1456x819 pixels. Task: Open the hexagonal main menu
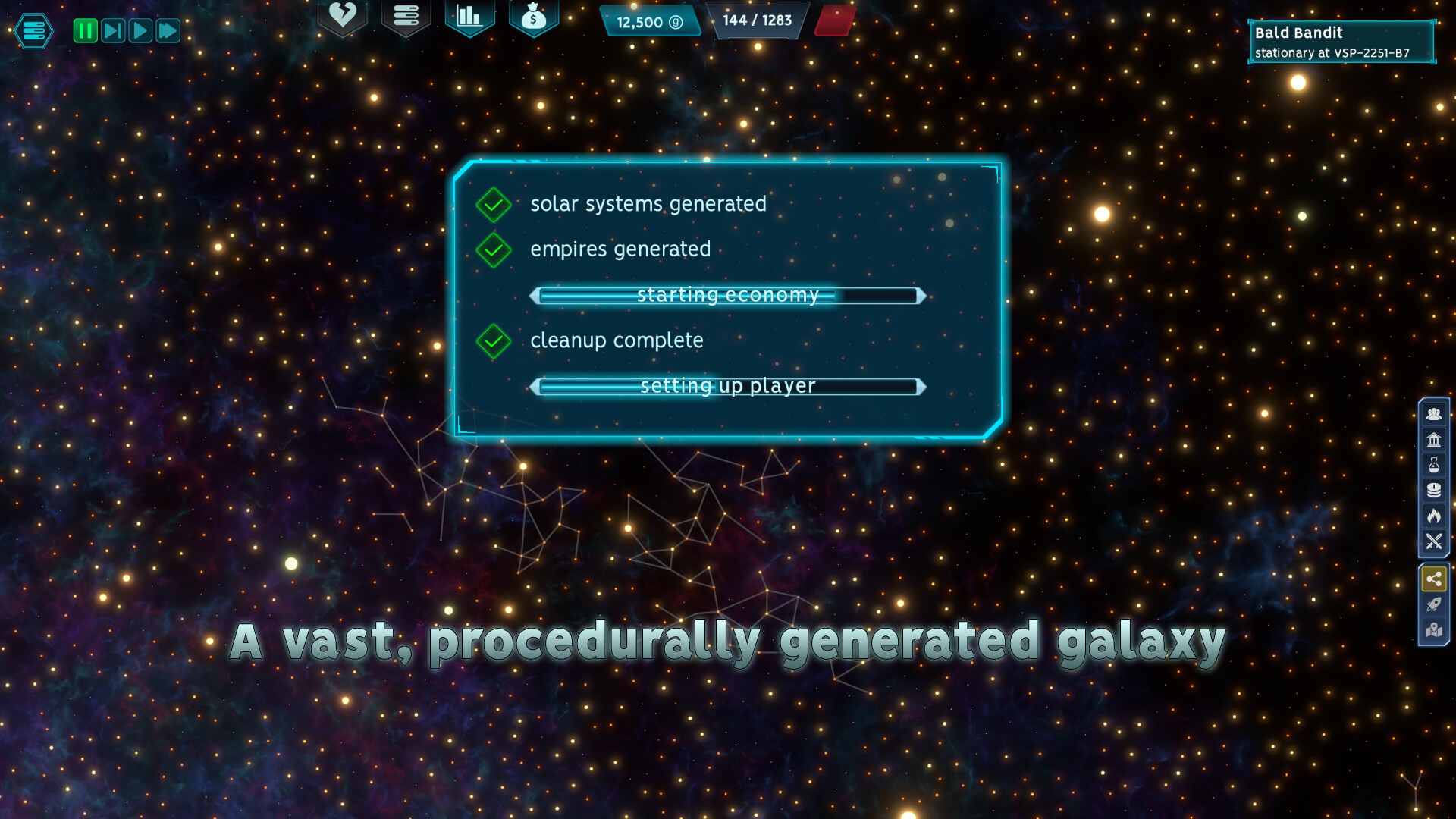pyautogui.click(x=32, y=31)
